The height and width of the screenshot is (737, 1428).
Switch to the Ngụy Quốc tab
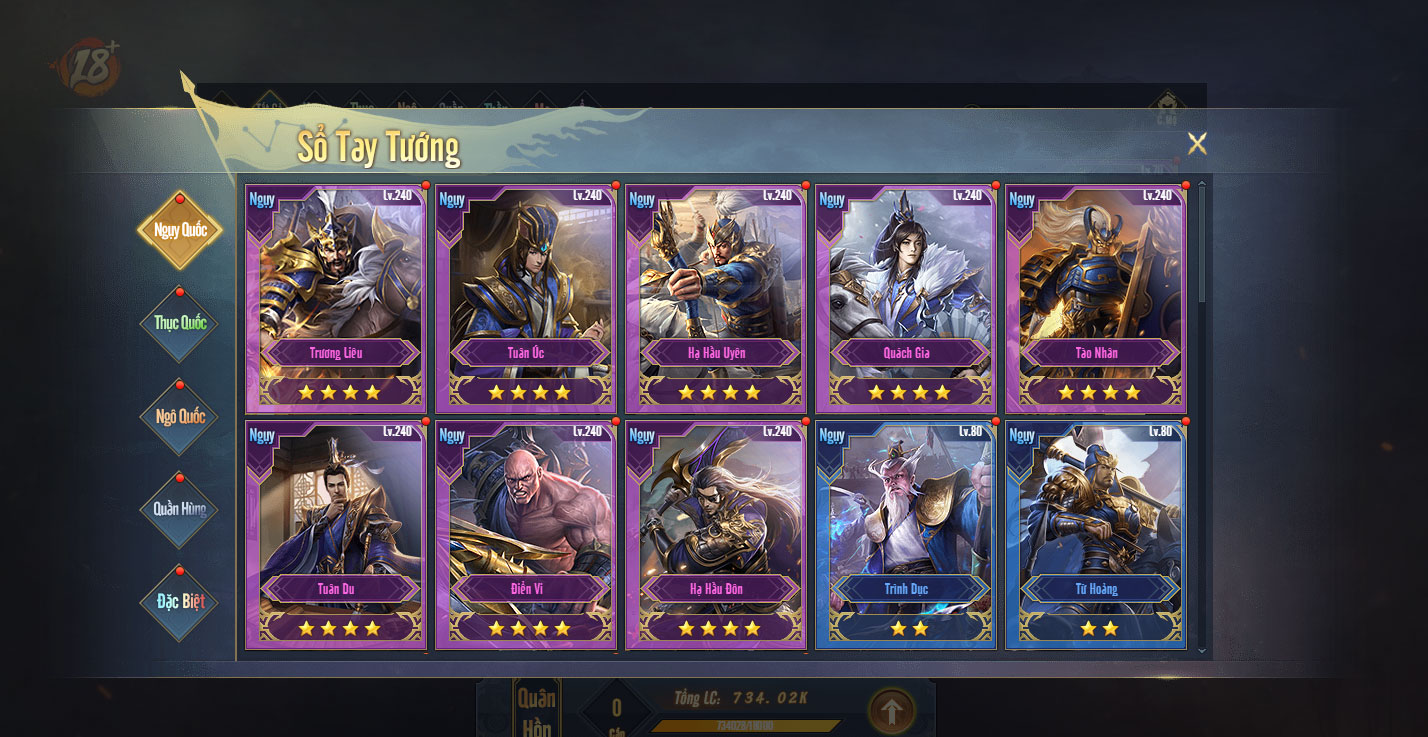[x=180, y=230]
